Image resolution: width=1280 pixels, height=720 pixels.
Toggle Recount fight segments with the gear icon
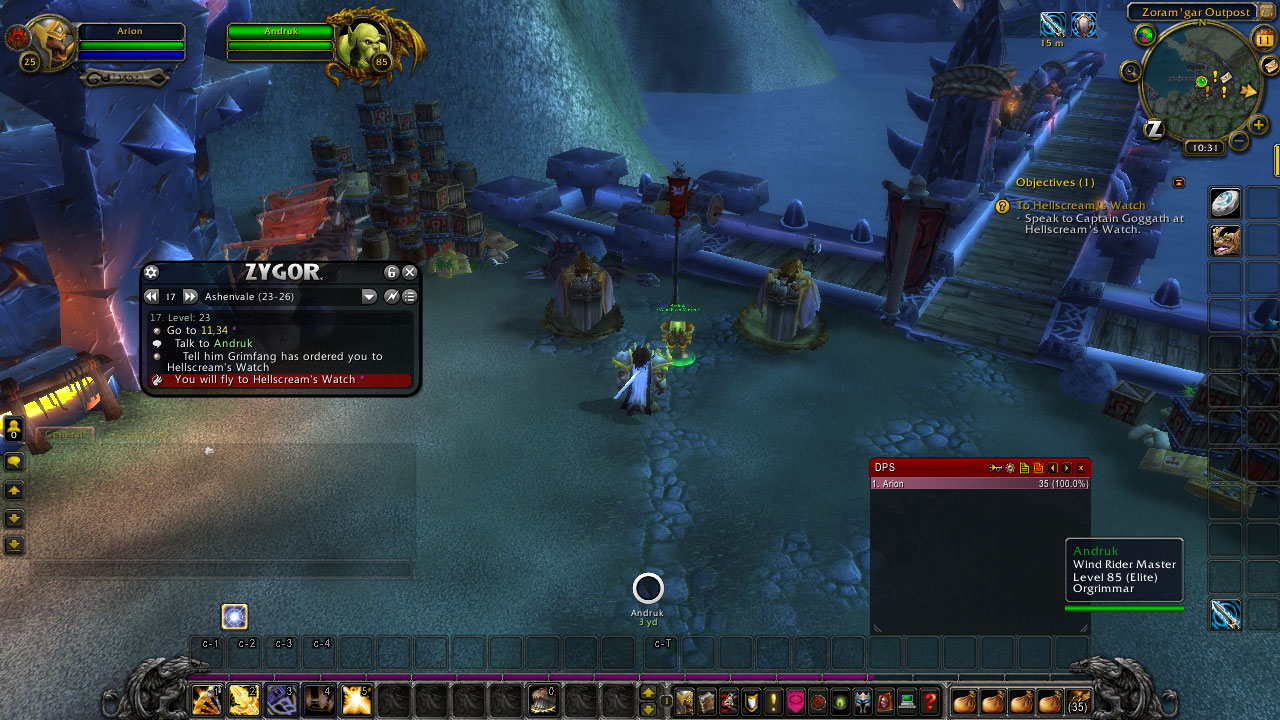coord(1009,467)
